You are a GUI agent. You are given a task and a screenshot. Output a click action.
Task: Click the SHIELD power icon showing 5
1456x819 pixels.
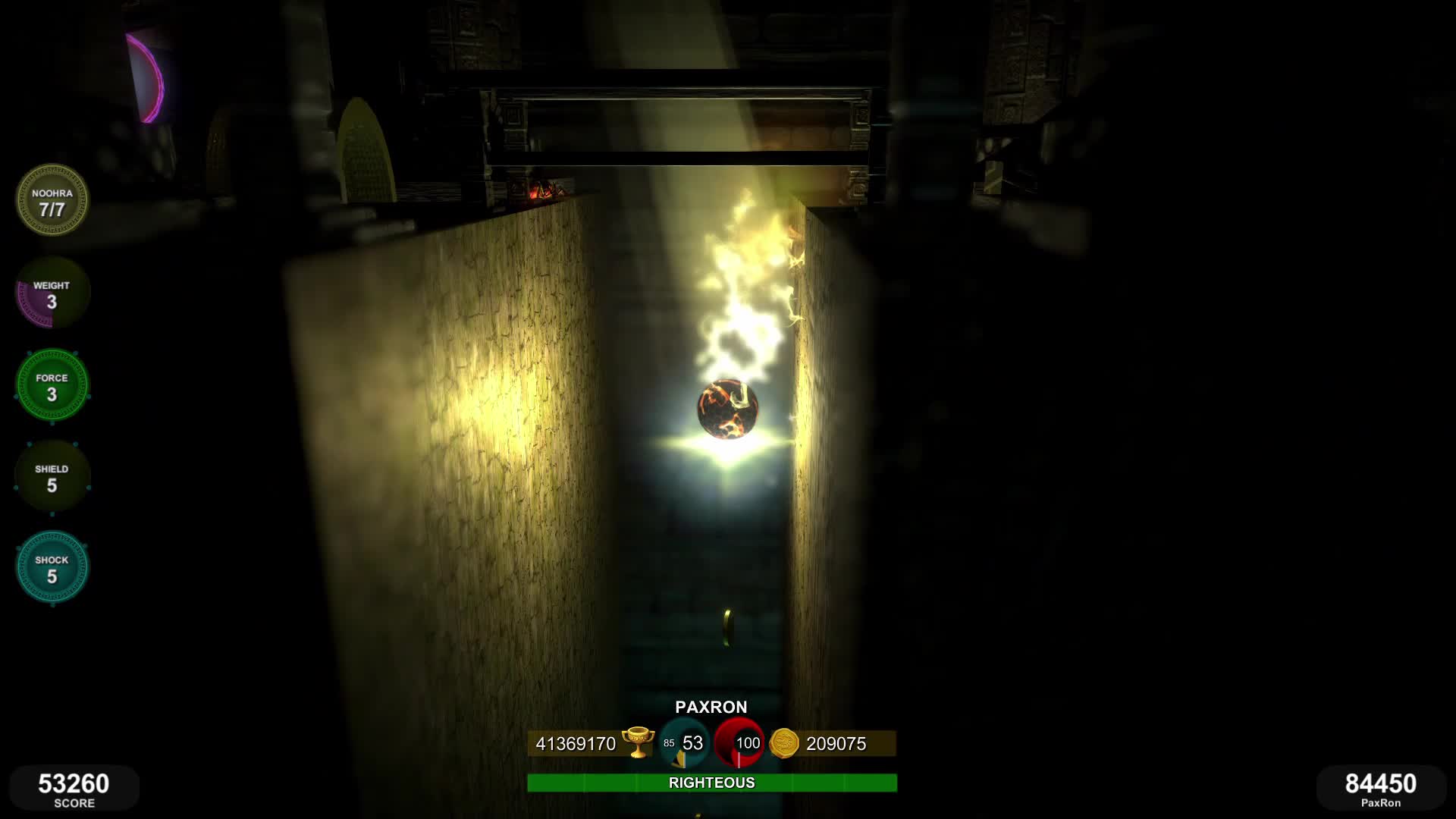pyautogui.click(x=52, y=475)
